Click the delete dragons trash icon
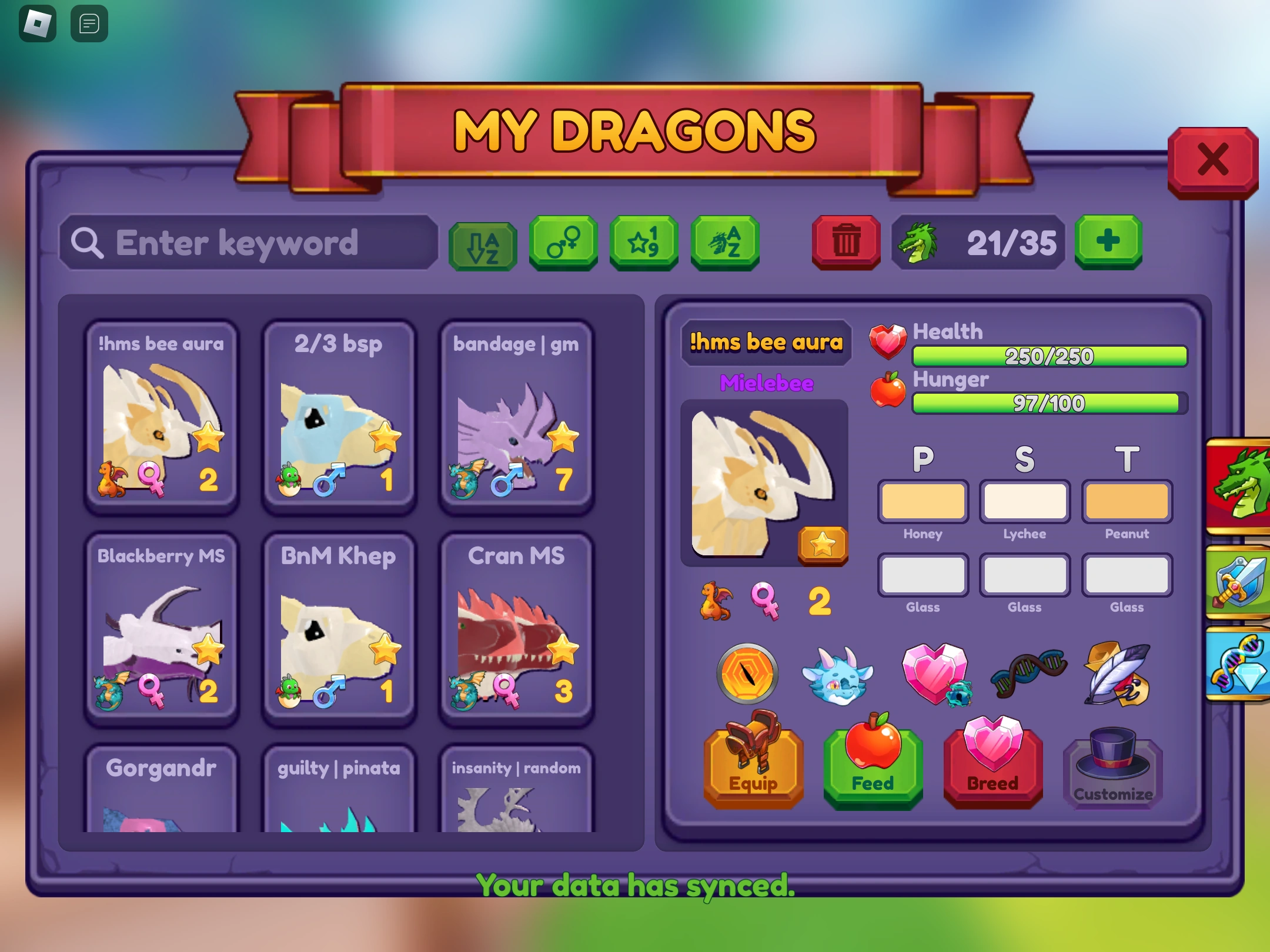 click(x=845, y=243)
